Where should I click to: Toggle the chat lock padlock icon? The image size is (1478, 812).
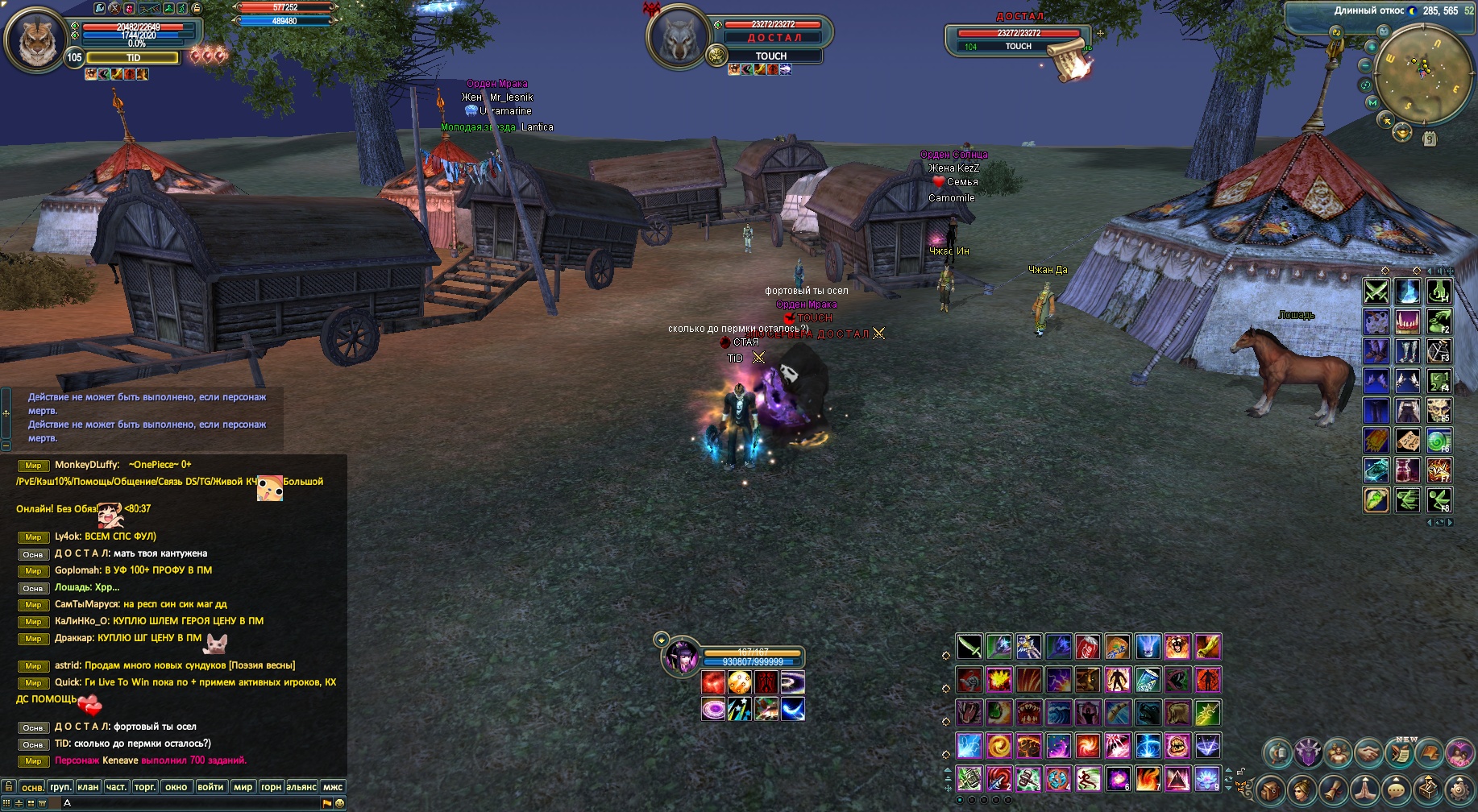pos(8,786)
